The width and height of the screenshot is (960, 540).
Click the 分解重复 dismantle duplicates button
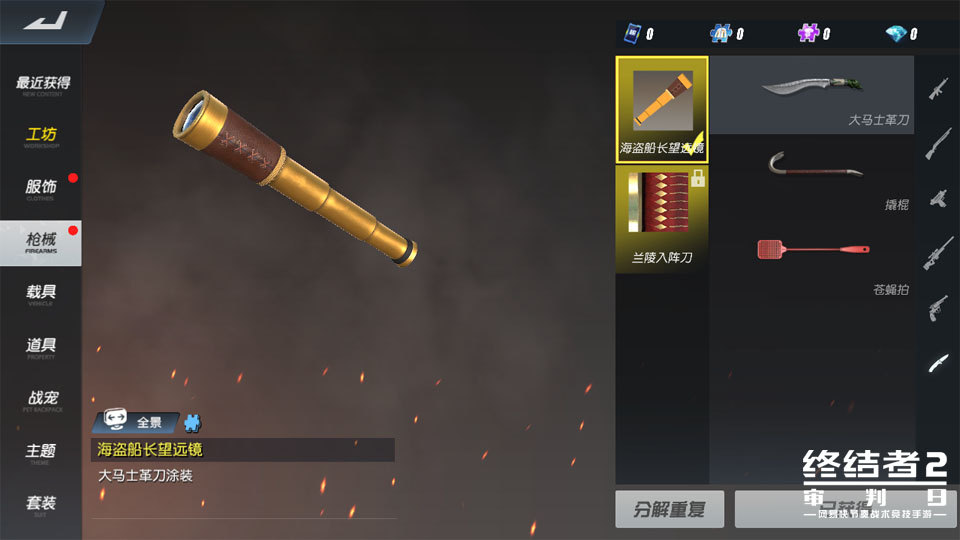[669, 509]
